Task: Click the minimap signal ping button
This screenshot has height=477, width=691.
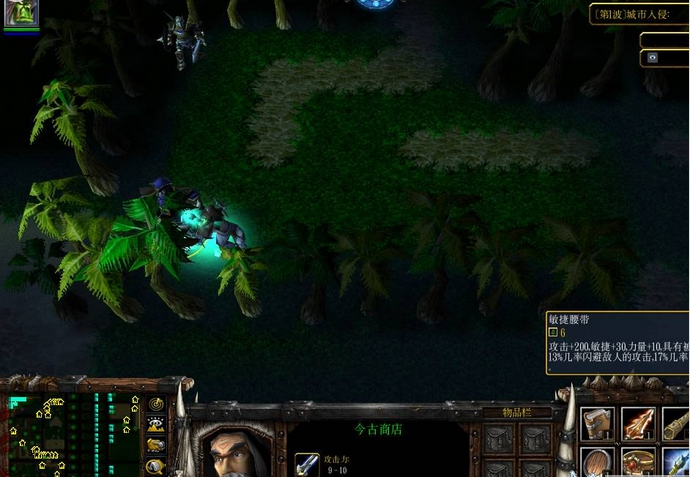Action: (156, 404)
